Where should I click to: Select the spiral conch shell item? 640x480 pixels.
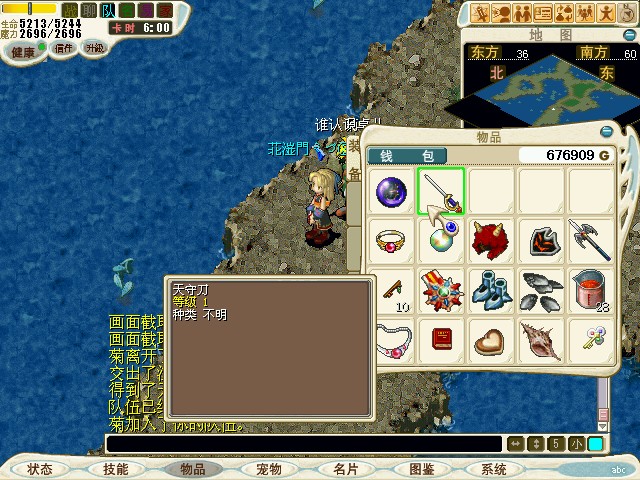click(540, 339)
